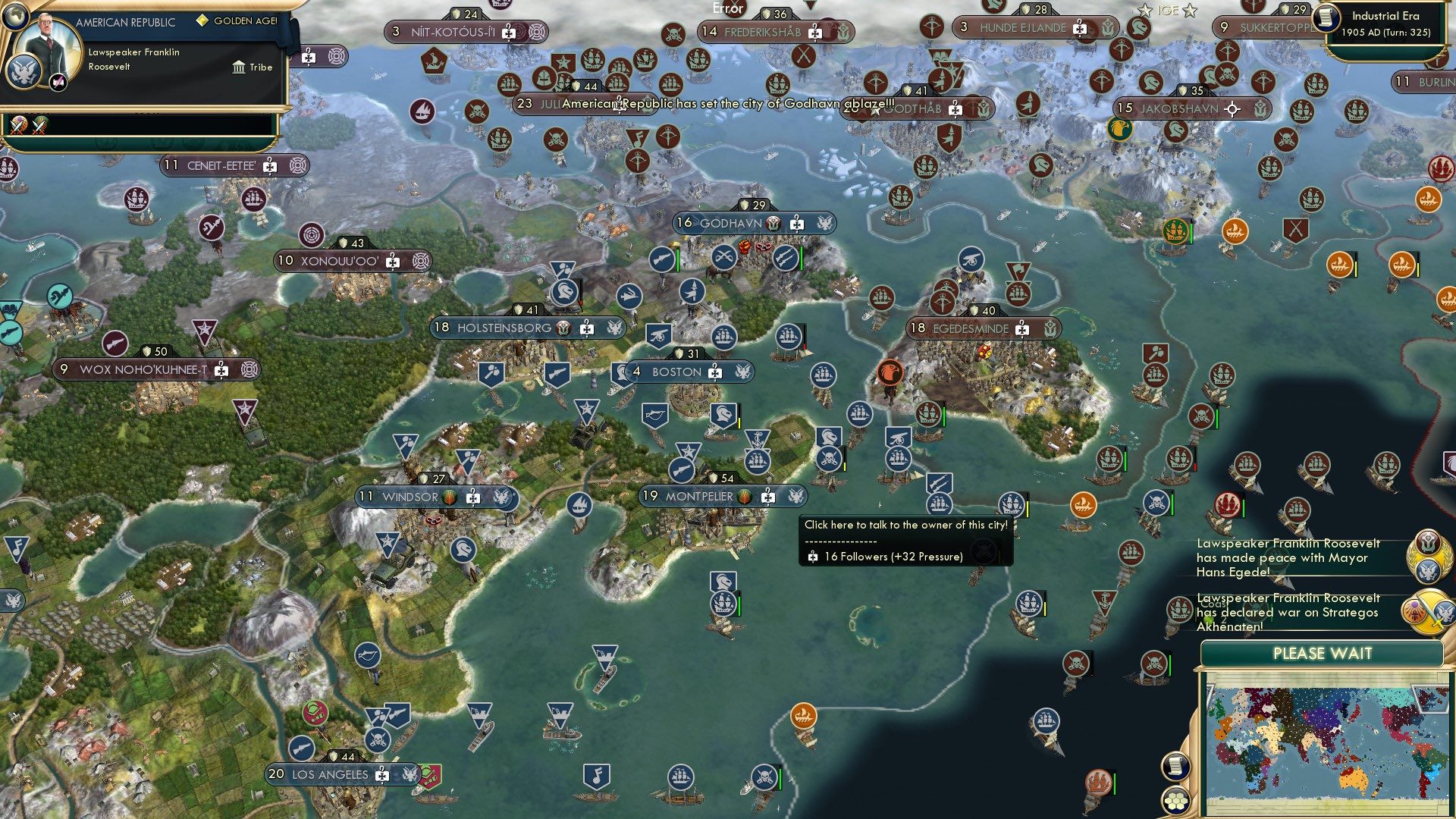1456x819 pixels.
Task: Click the PLEASE WAIT button
Action: click(x=1323, y=653)
